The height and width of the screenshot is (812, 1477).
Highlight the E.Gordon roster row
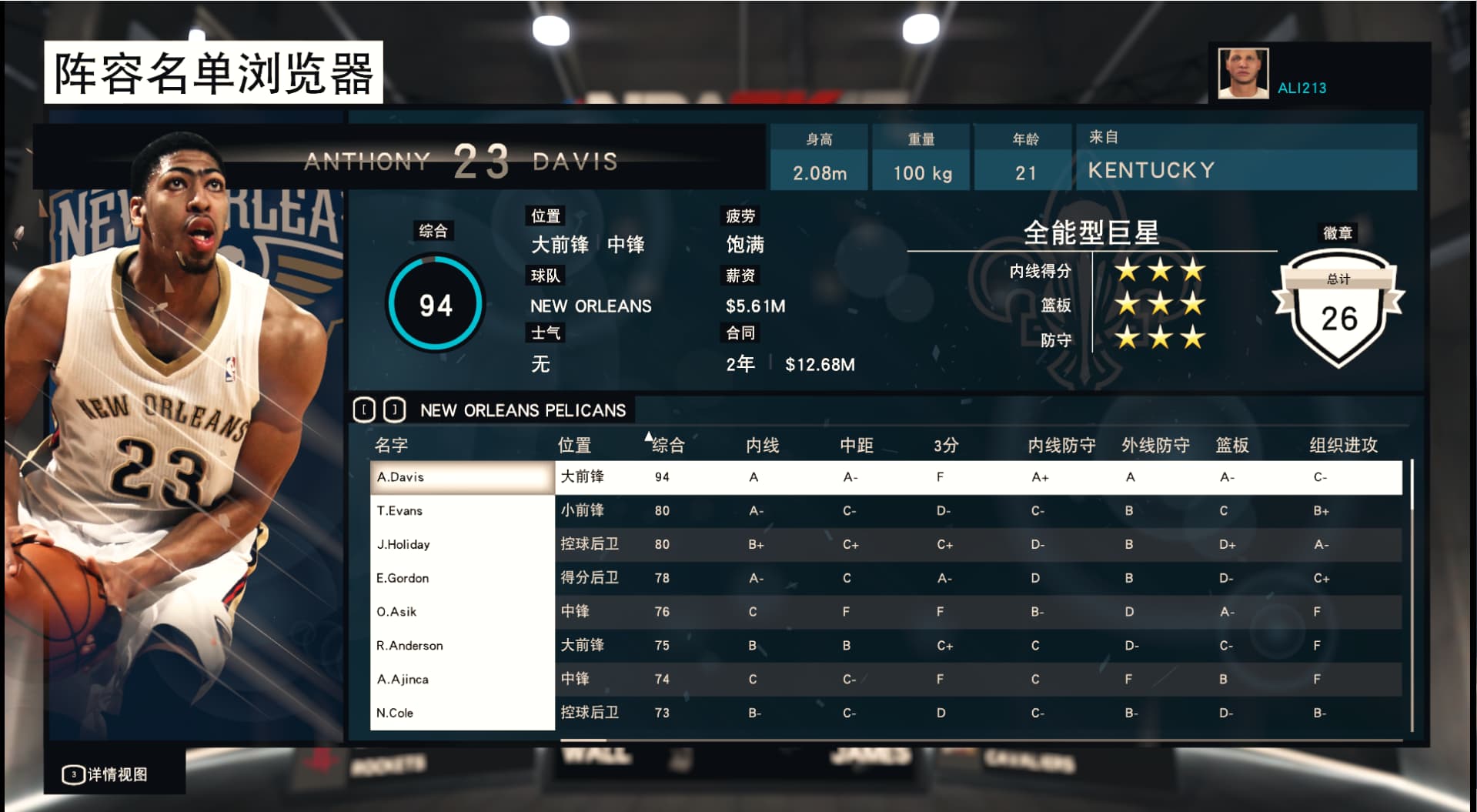[462, 578]
